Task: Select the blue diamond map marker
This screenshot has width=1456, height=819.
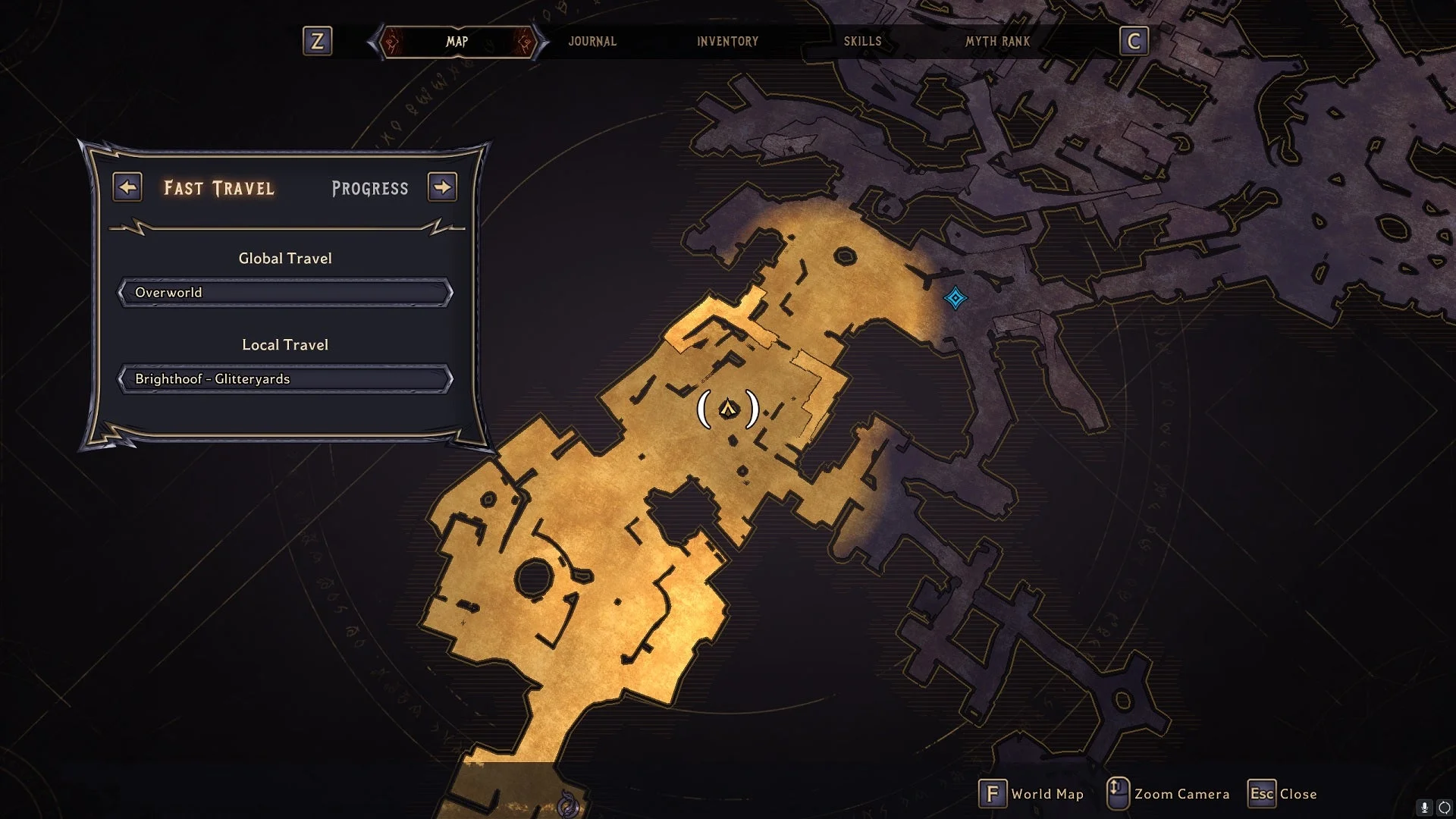Action: click(x=955, y=298)
